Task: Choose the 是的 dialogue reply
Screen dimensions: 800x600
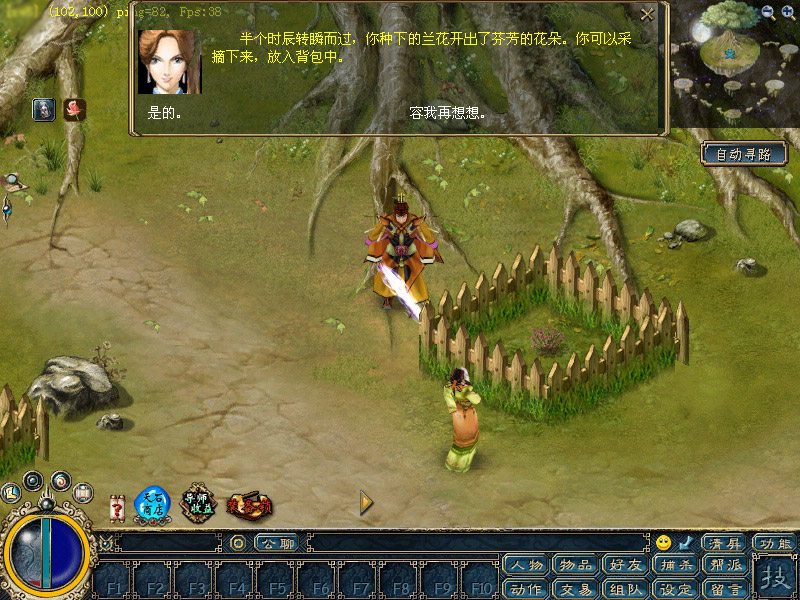Action: point(164,114)
